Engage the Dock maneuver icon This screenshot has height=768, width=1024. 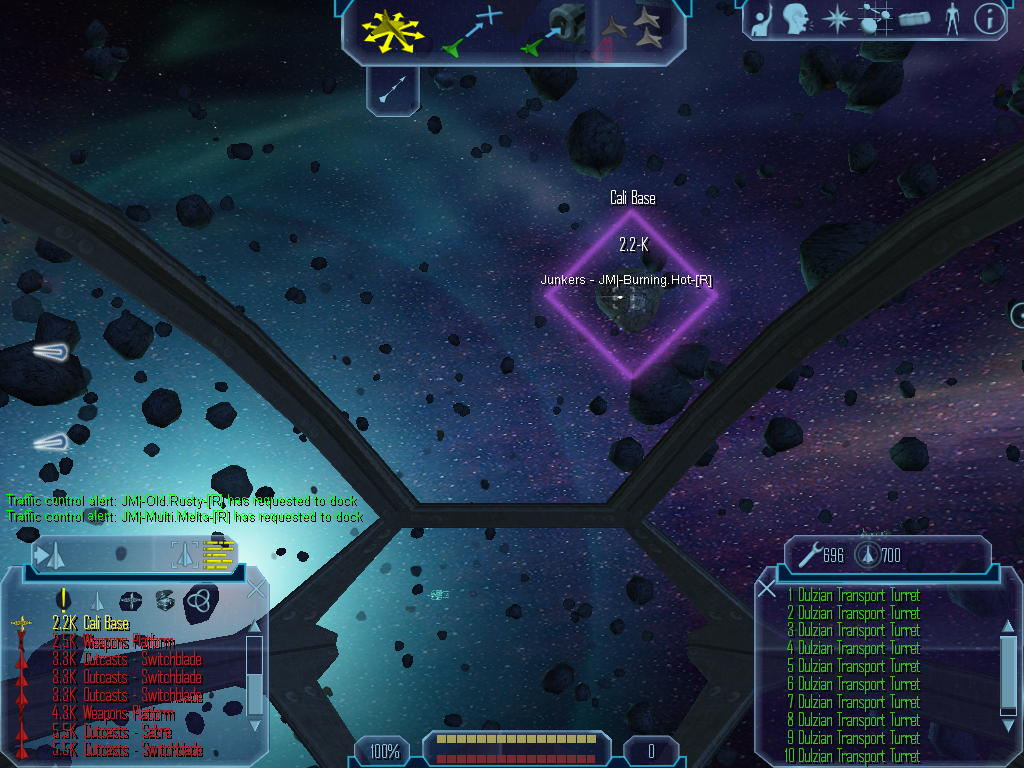coord(554,30)
